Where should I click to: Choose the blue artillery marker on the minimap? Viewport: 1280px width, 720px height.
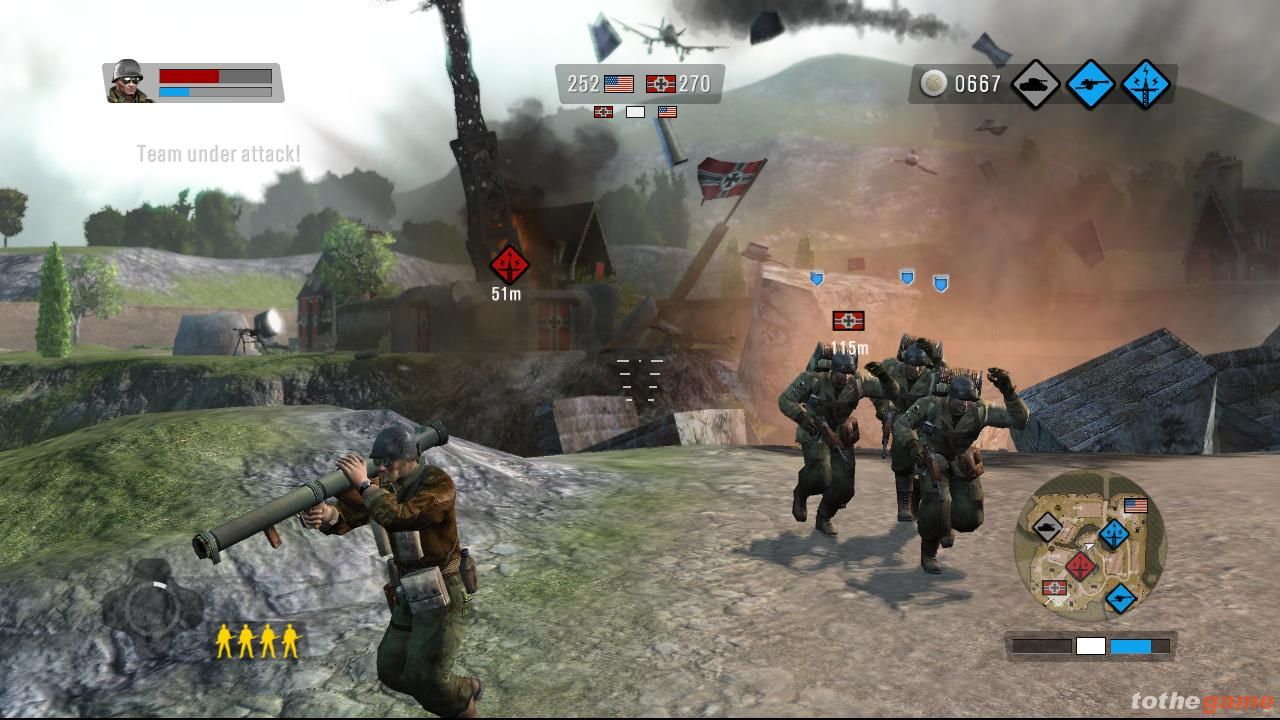pyautogui.click(x=1121, y=598)
